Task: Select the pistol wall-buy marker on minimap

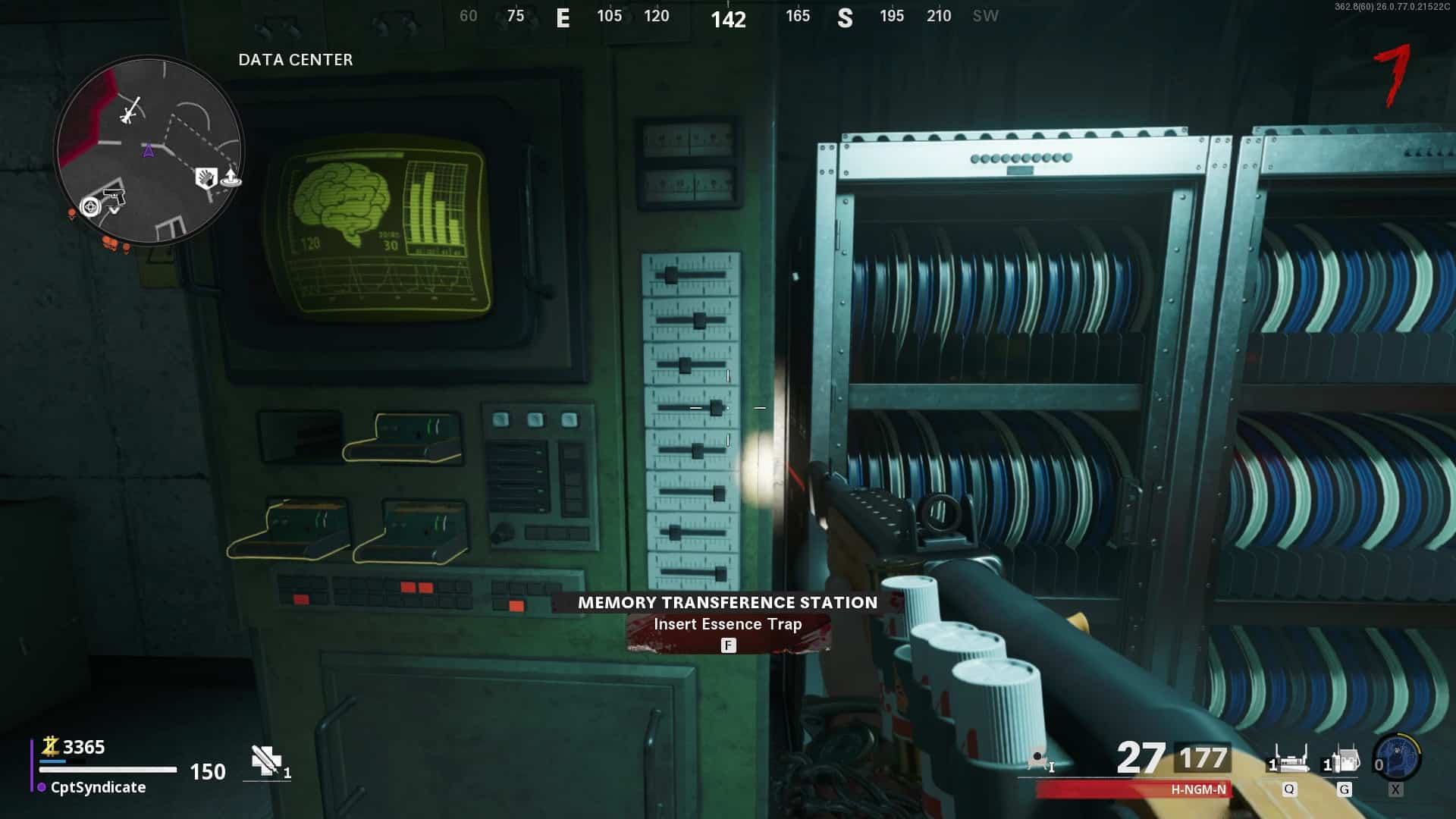Action: coord(113,196)
